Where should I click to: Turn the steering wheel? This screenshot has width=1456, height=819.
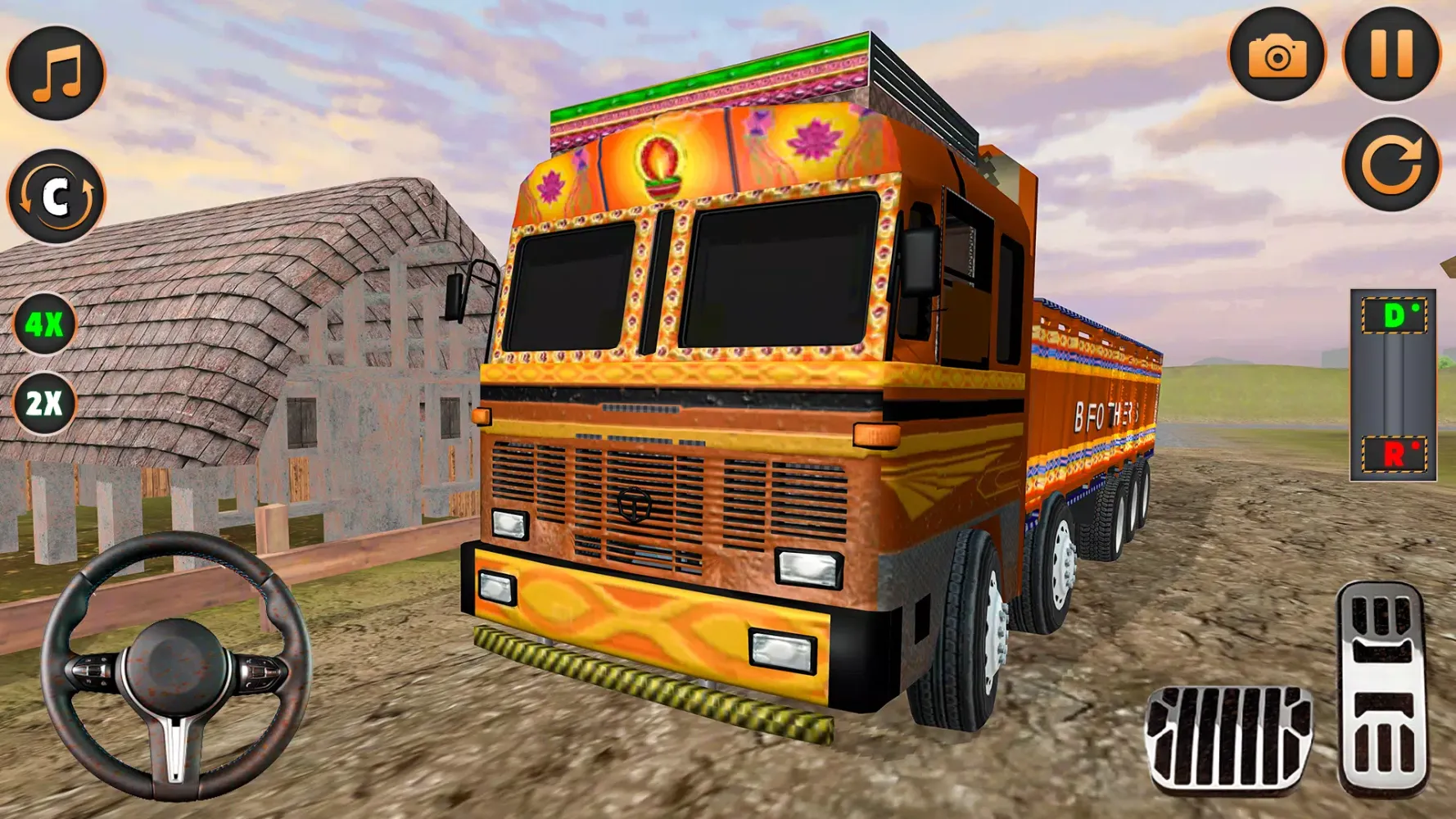(x=174, y=663)
